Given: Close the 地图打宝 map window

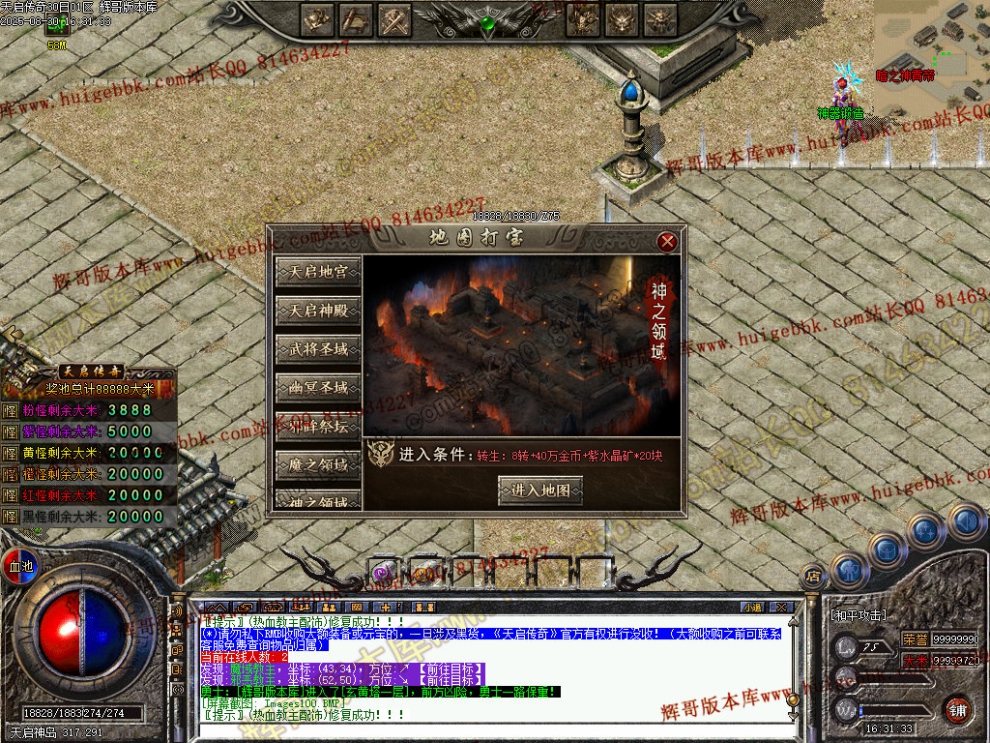Looking at the screenshot, I should tap(668, 241).
